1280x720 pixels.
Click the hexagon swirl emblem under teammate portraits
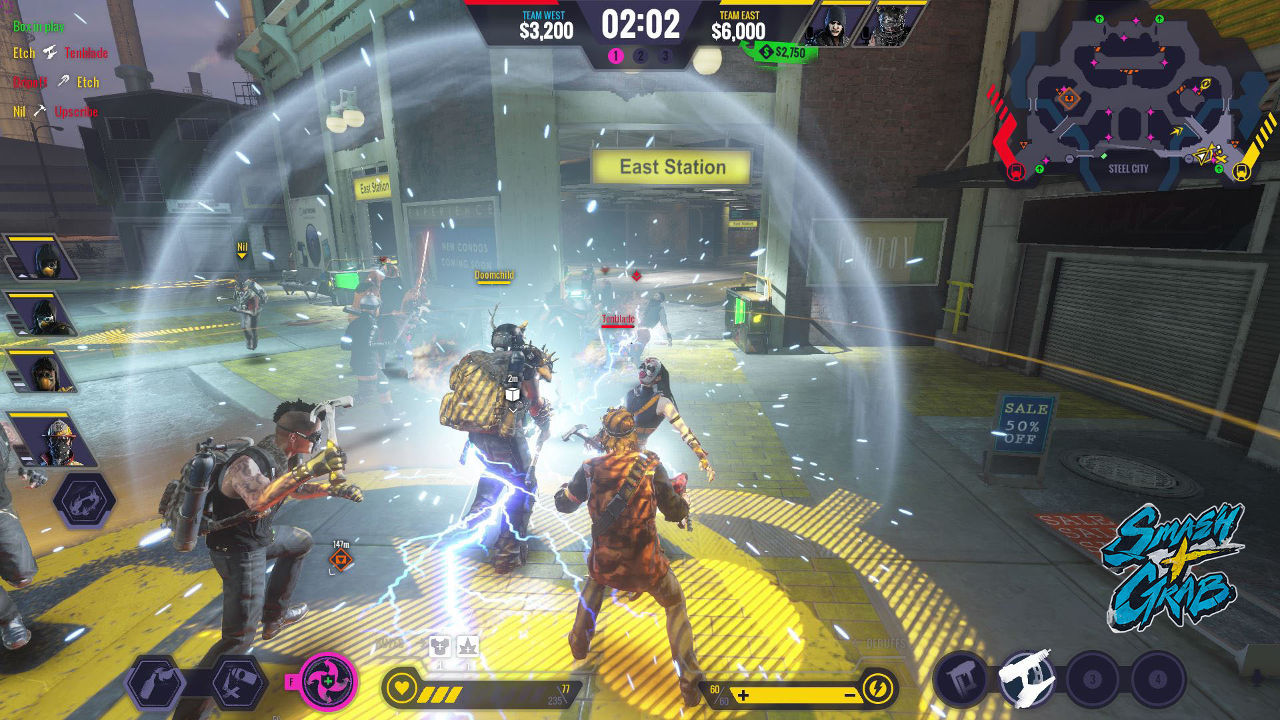click(84, 500)
